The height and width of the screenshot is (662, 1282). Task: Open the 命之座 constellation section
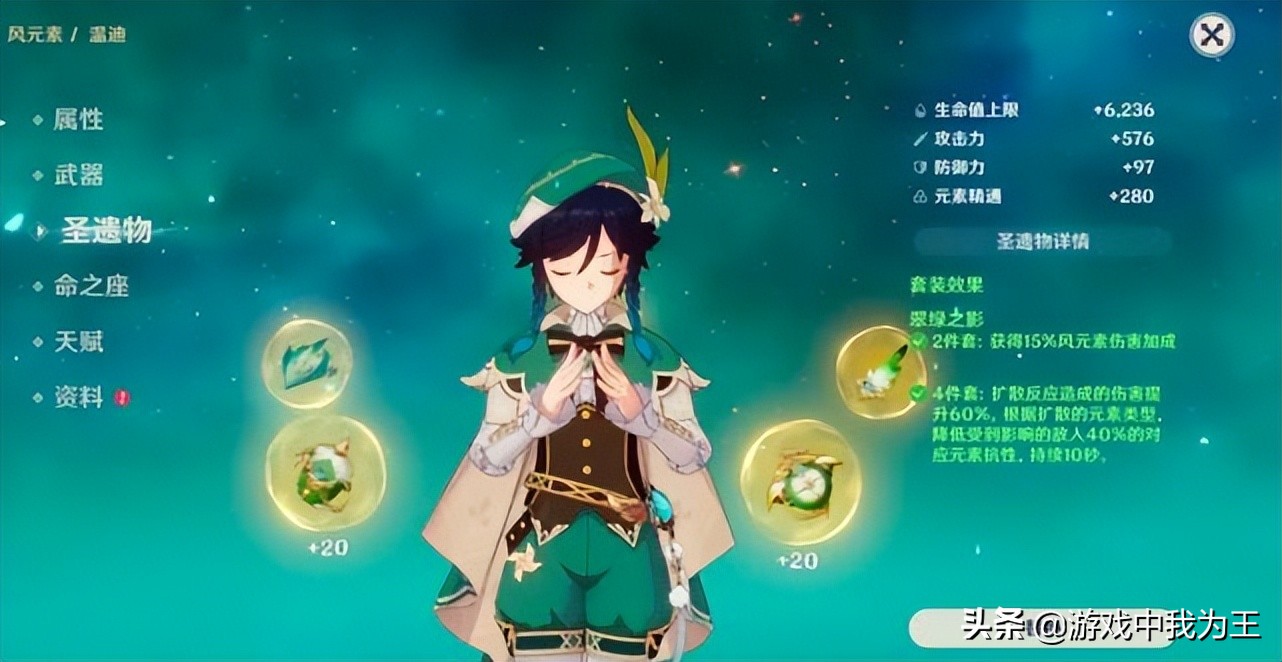(91, 287)
